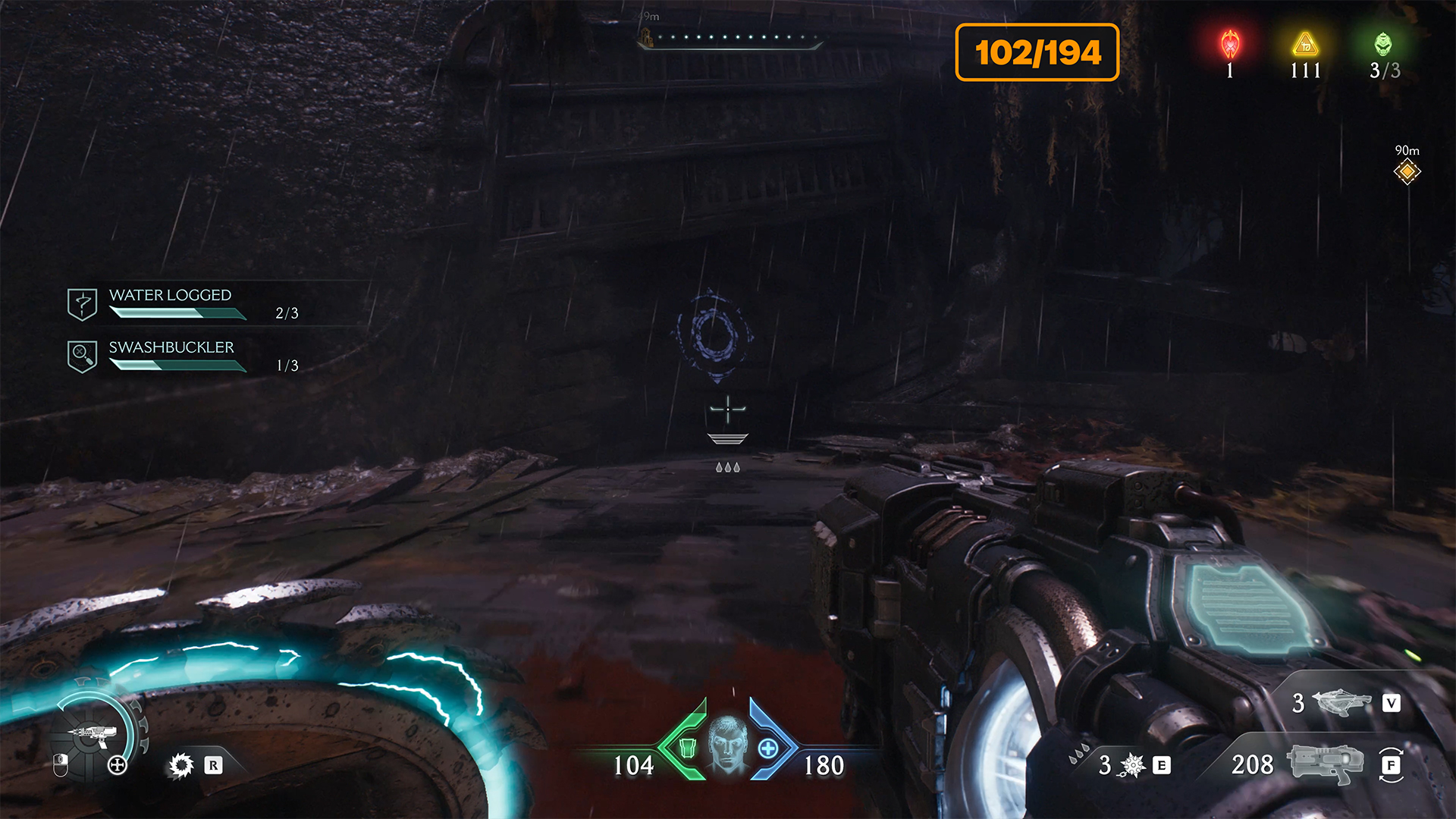Select the 90m objective waypoint marker

pos(1407,171)
